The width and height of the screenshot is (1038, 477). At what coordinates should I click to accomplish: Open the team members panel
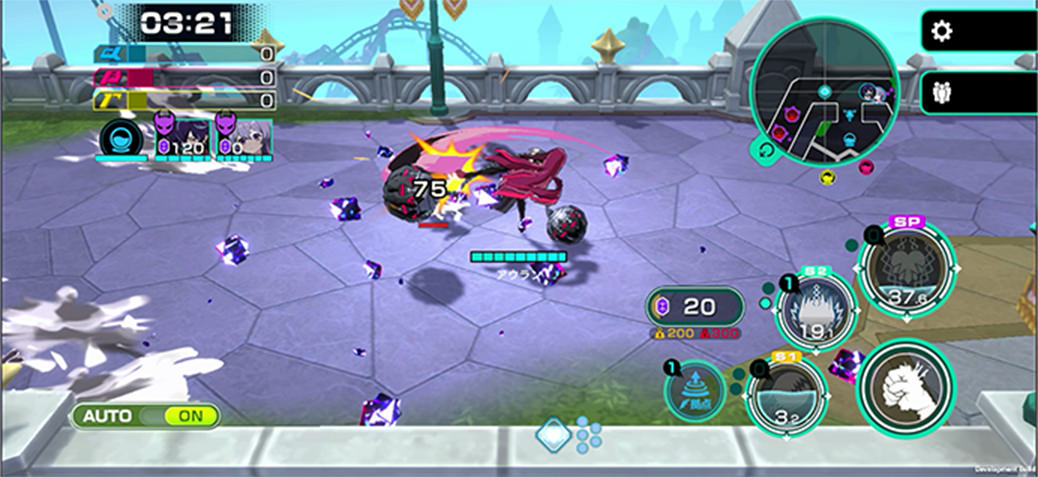coord(941,93)
